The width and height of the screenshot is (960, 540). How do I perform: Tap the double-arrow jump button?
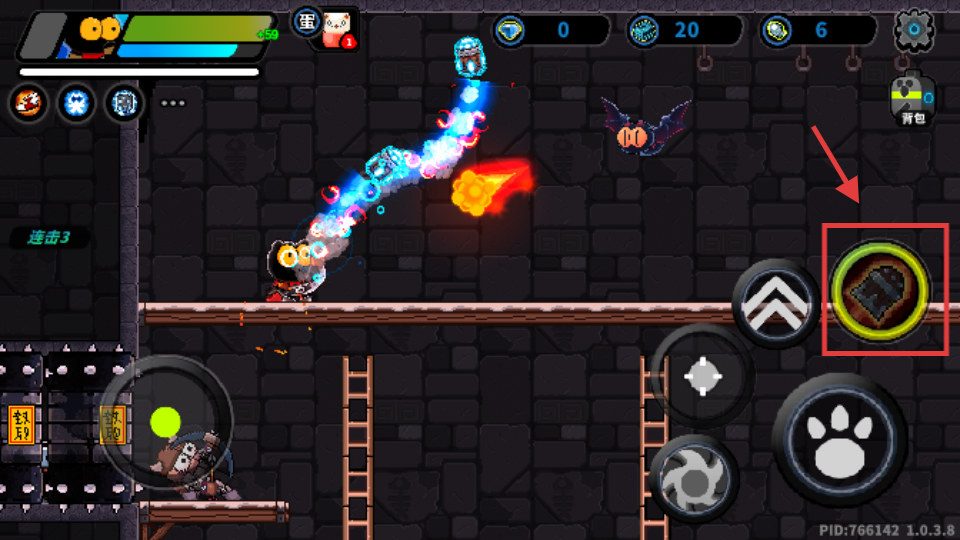777,303
